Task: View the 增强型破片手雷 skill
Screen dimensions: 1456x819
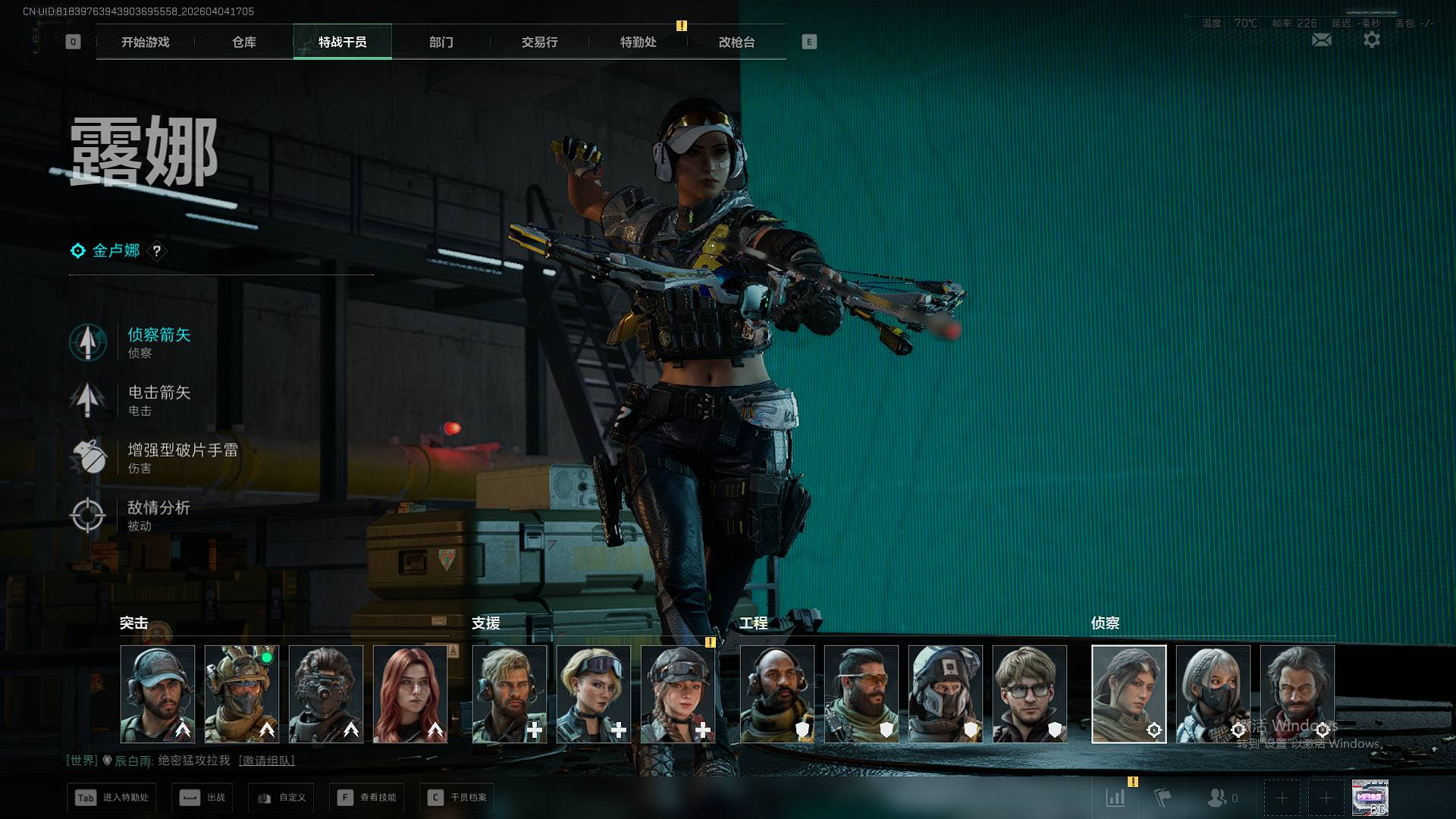Action: [x=182, y=457]
